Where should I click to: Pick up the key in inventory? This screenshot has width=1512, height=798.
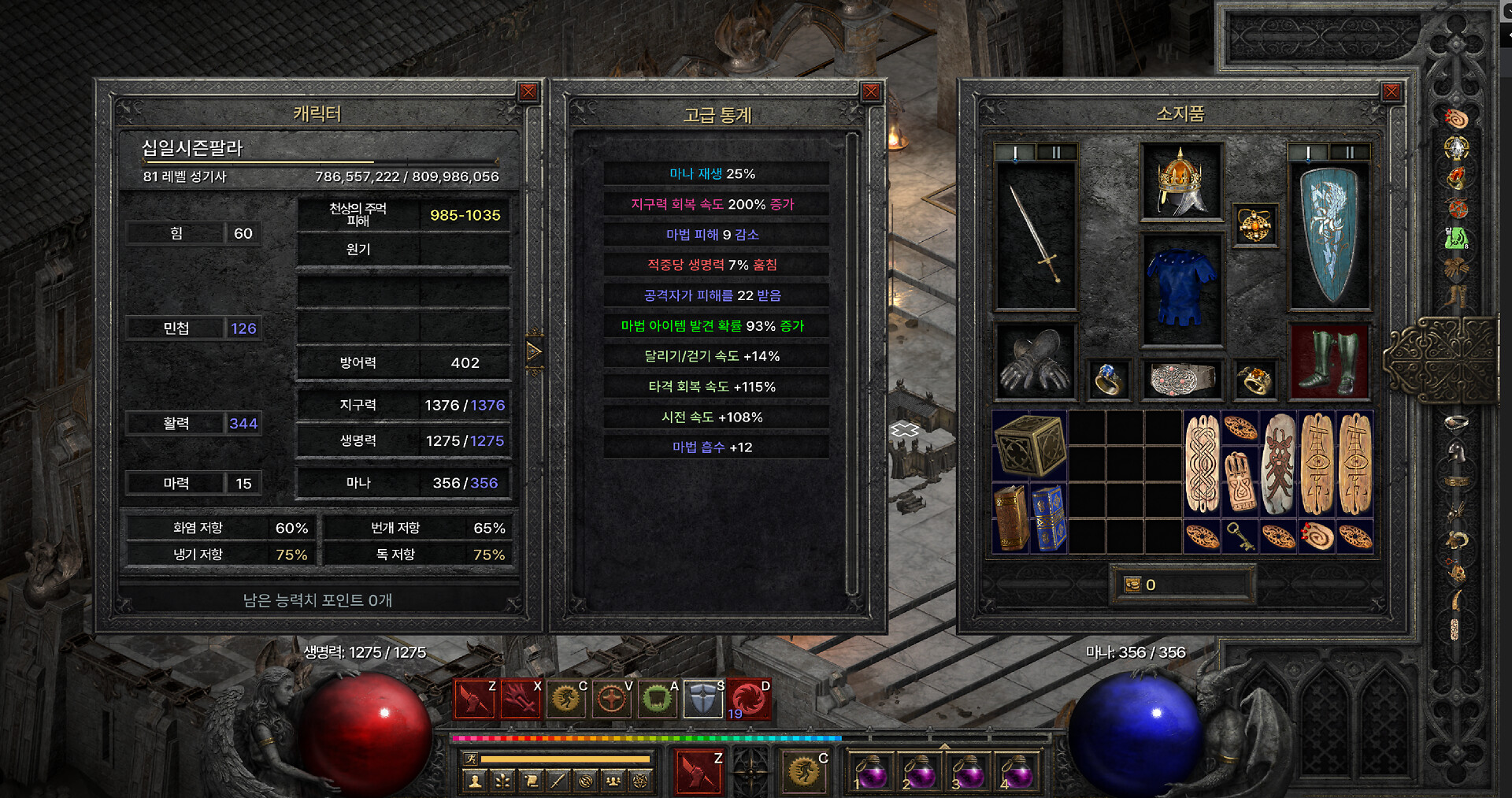tap(1240, 537)
